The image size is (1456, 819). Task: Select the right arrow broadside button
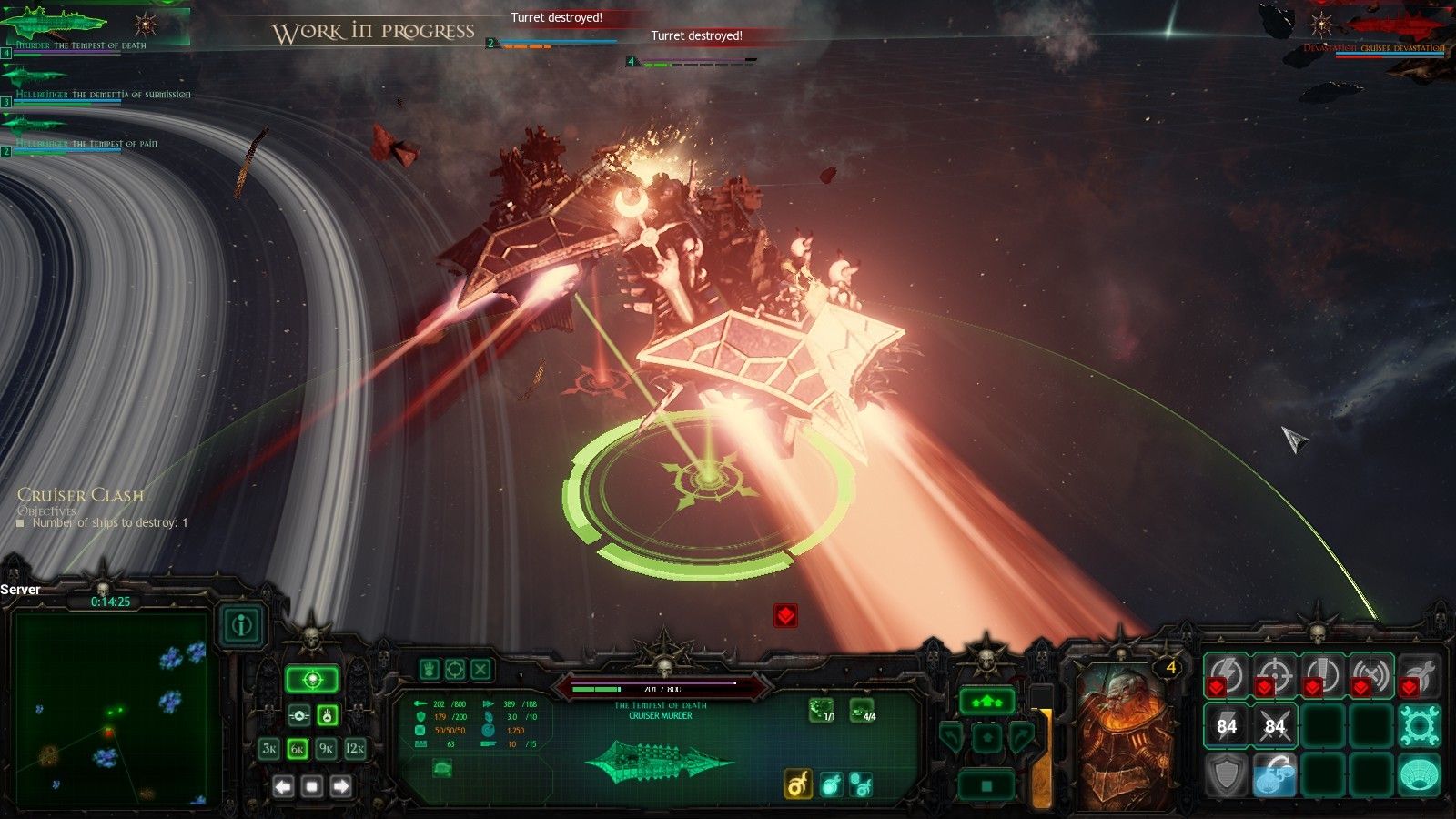(341, 786)
